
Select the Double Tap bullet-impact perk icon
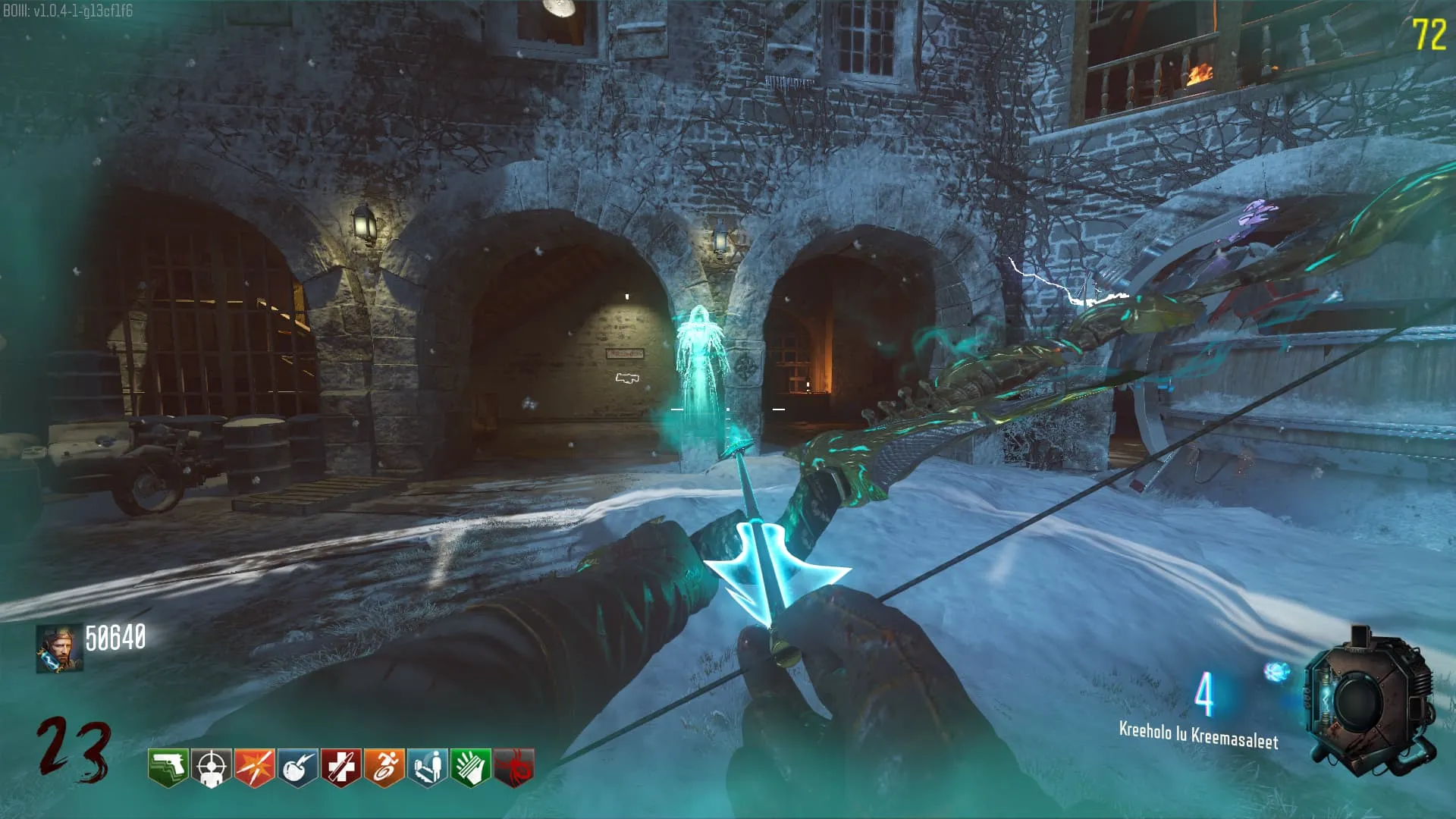pos(255,768)
